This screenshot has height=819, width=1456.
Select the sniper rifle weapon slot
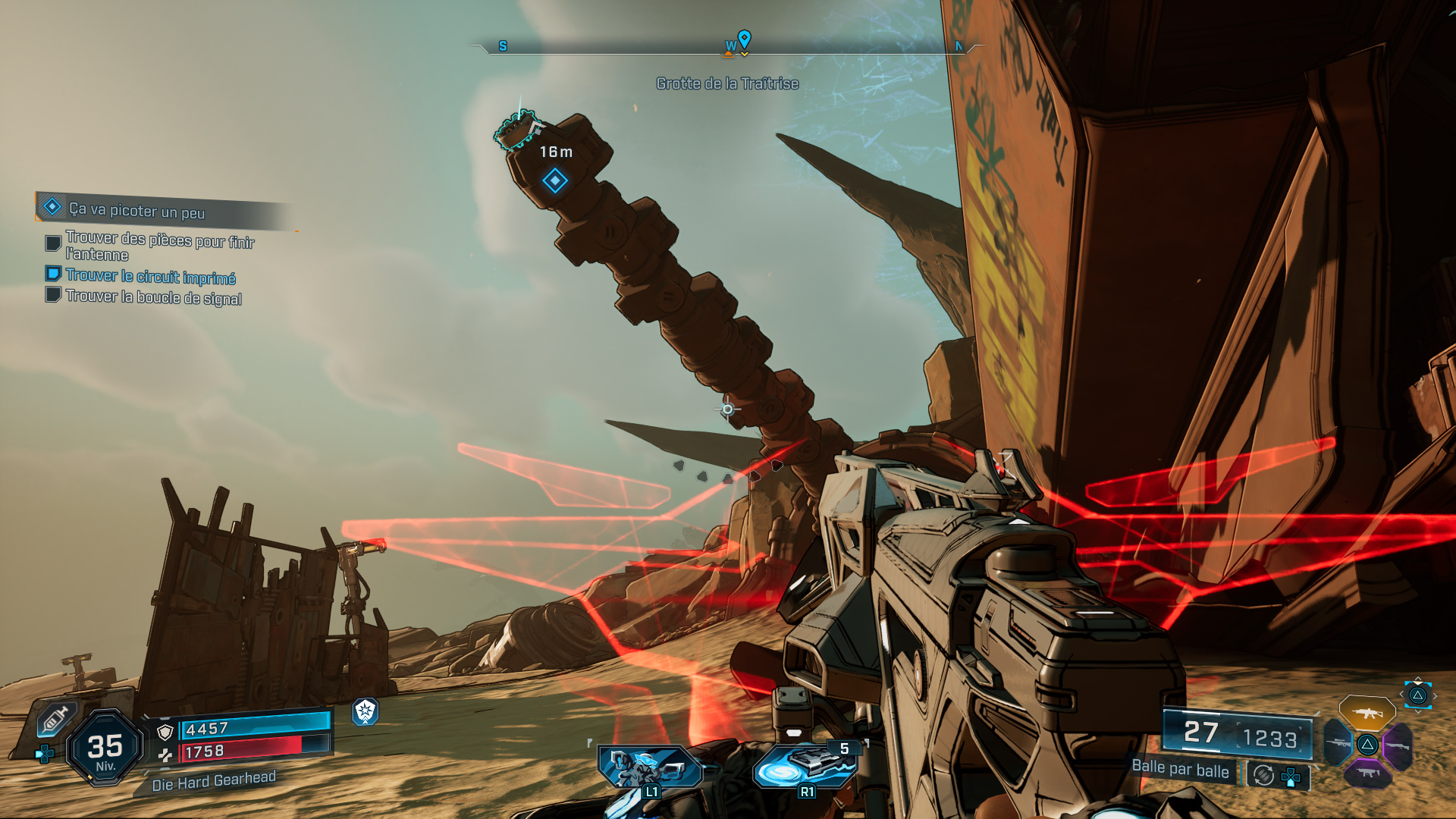pos(1338,744)
